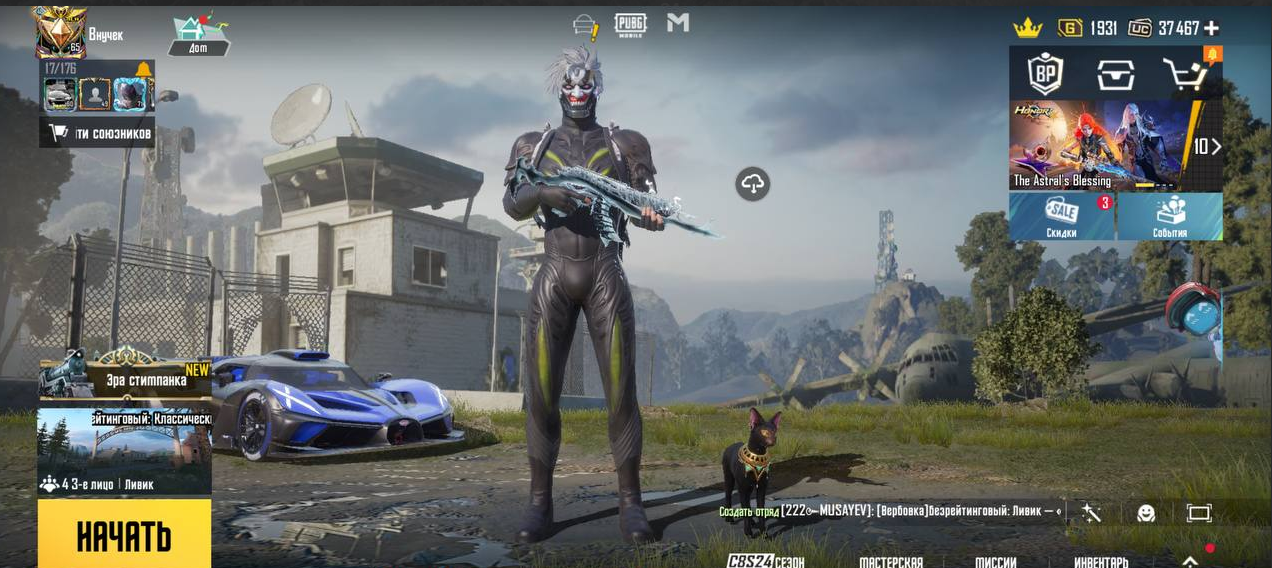This screenshot has width=1272, height=568.
Task: Open the Мастерская workshop tab
Action: pos(891,561)
